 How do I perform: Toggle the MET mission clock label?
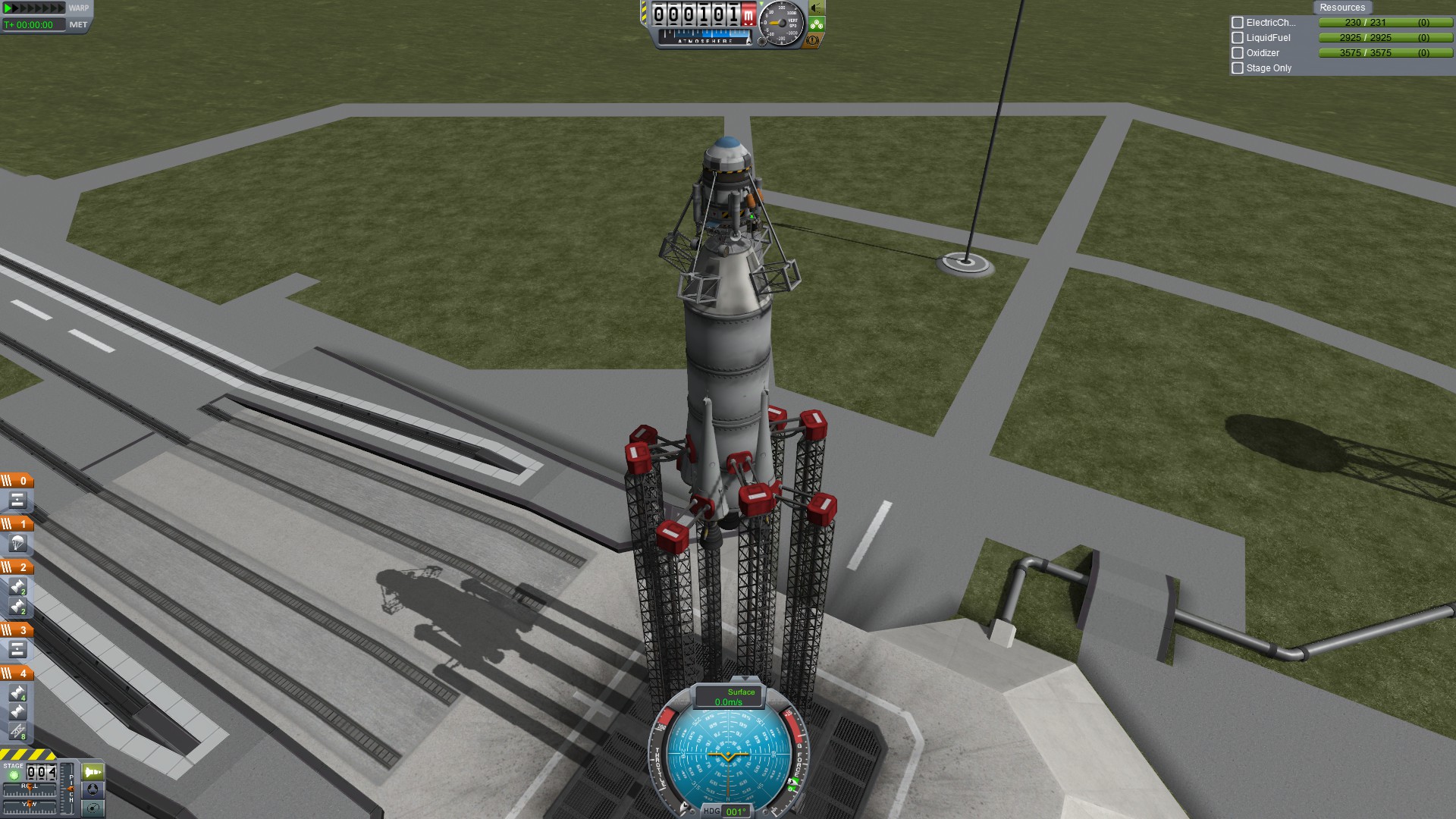(x=78, y=25)
